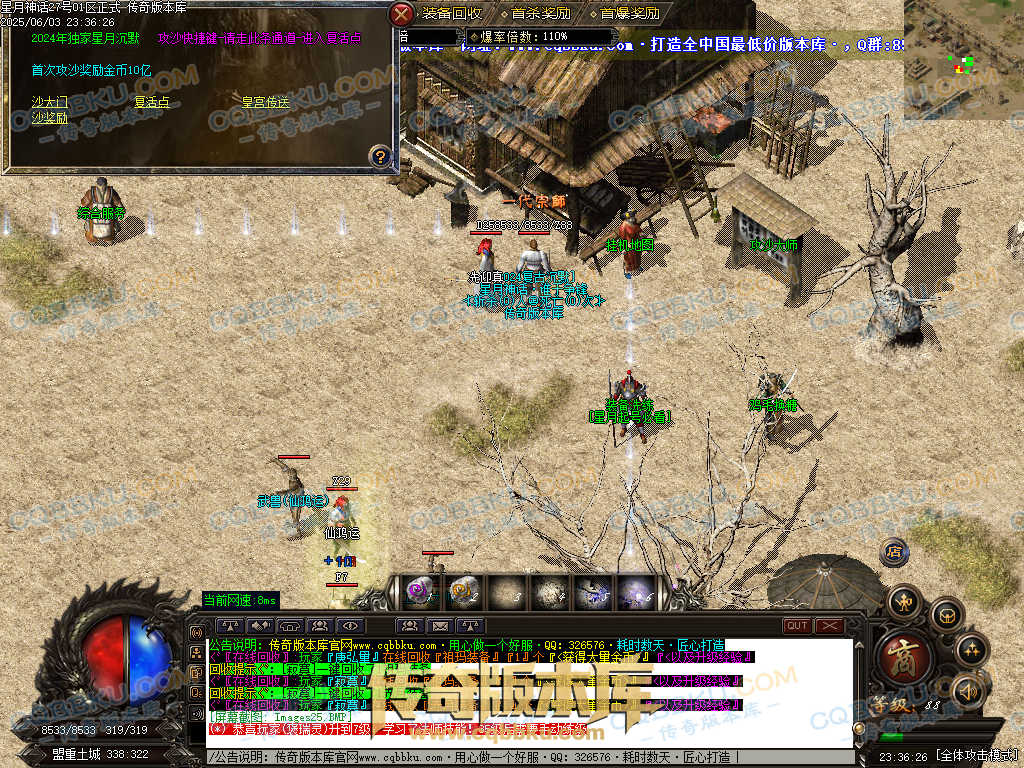Open the 装备回收 equipment recycle tab

tap(452, 14)
